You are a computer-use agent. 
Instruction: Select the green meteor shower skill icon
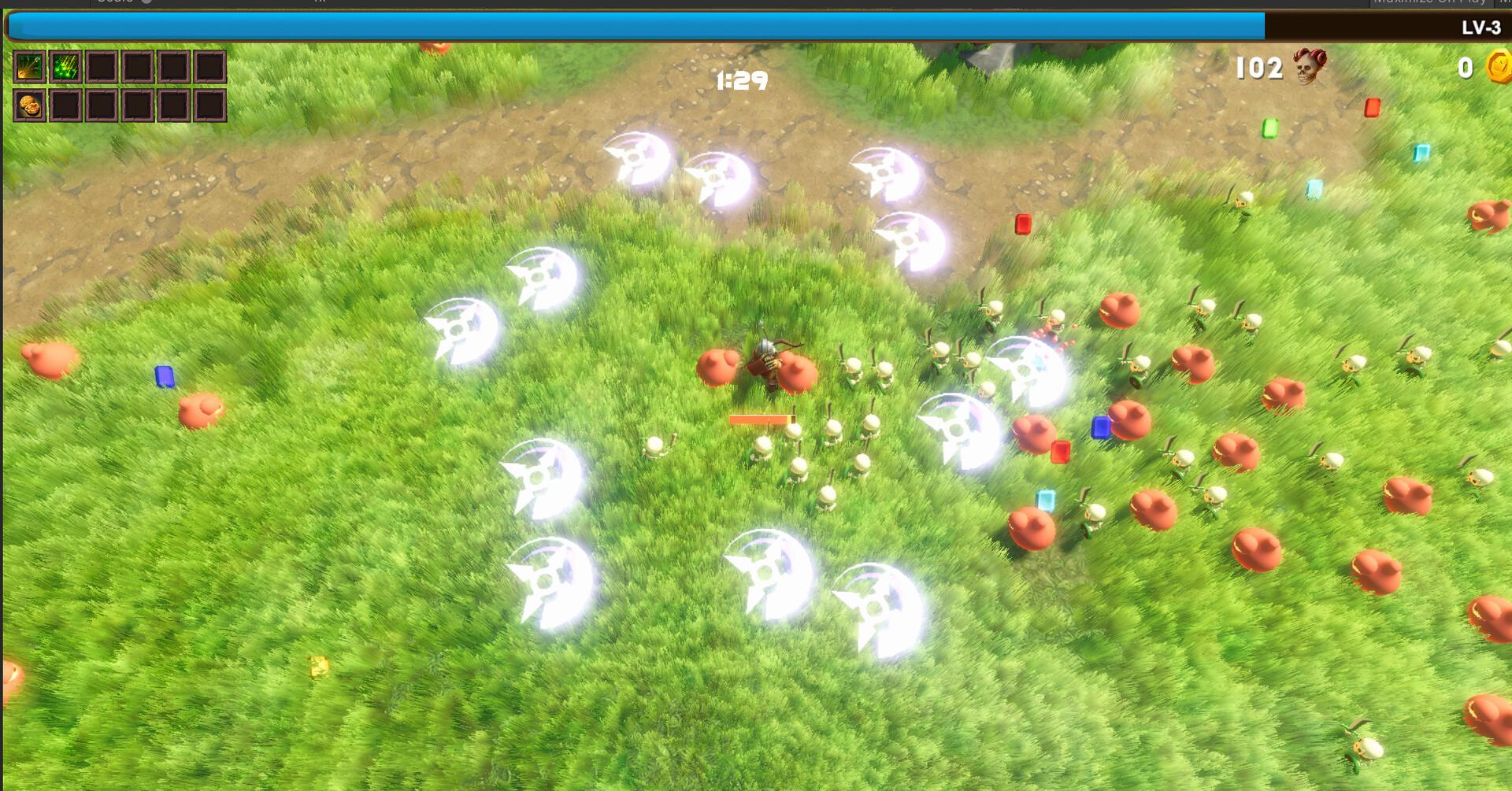65,68
